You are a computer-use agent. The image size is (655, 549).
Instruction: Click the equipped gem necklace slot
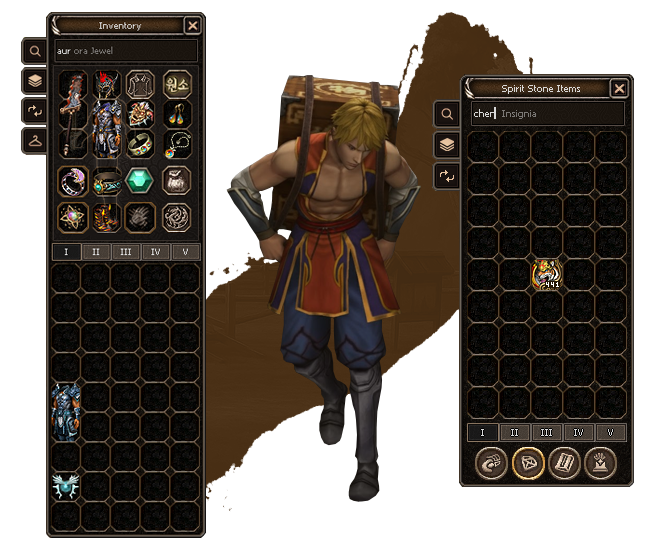pyautogui.click(x=177, y=146)
